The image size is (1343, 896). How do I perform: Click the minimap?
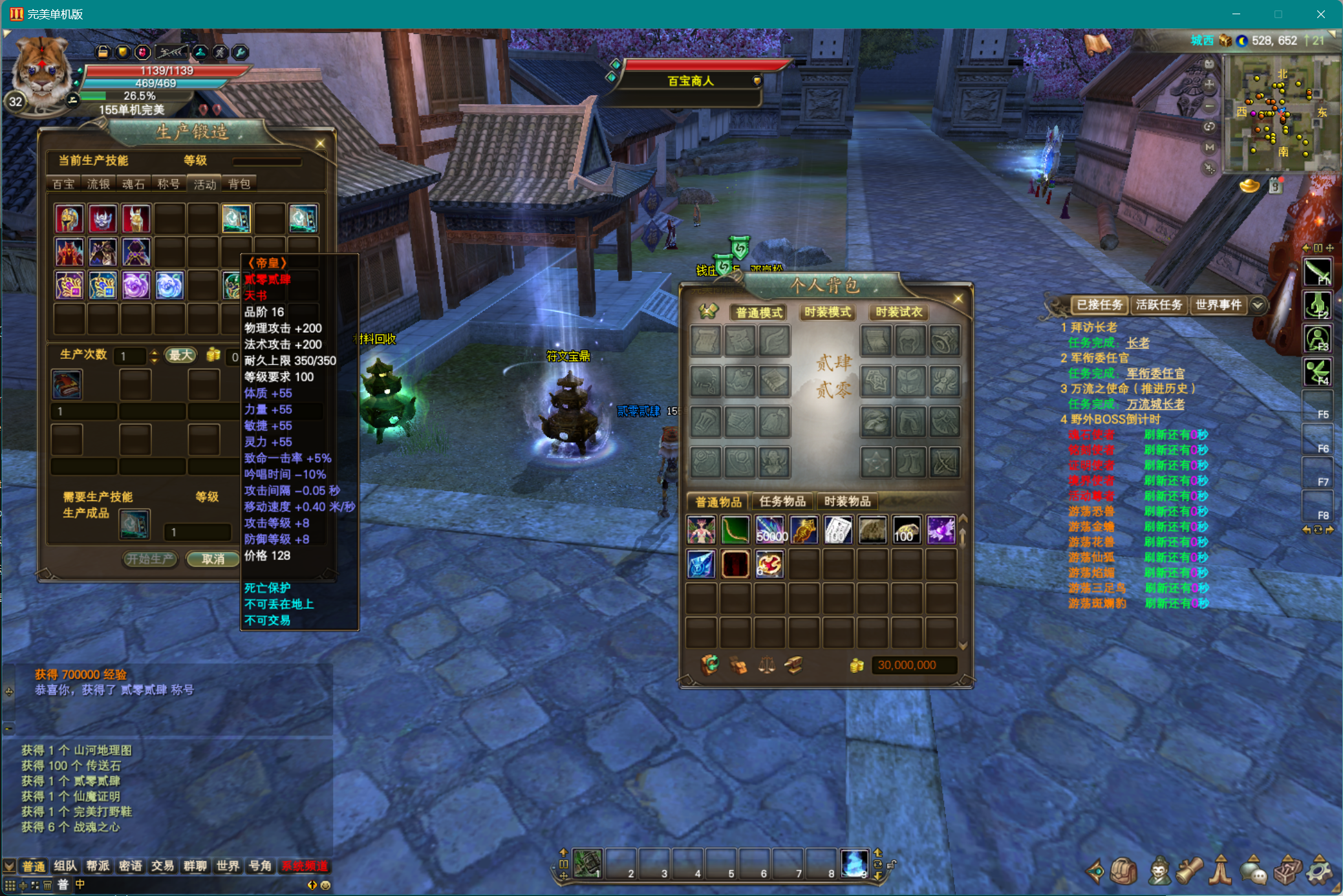click(1280, 113)
